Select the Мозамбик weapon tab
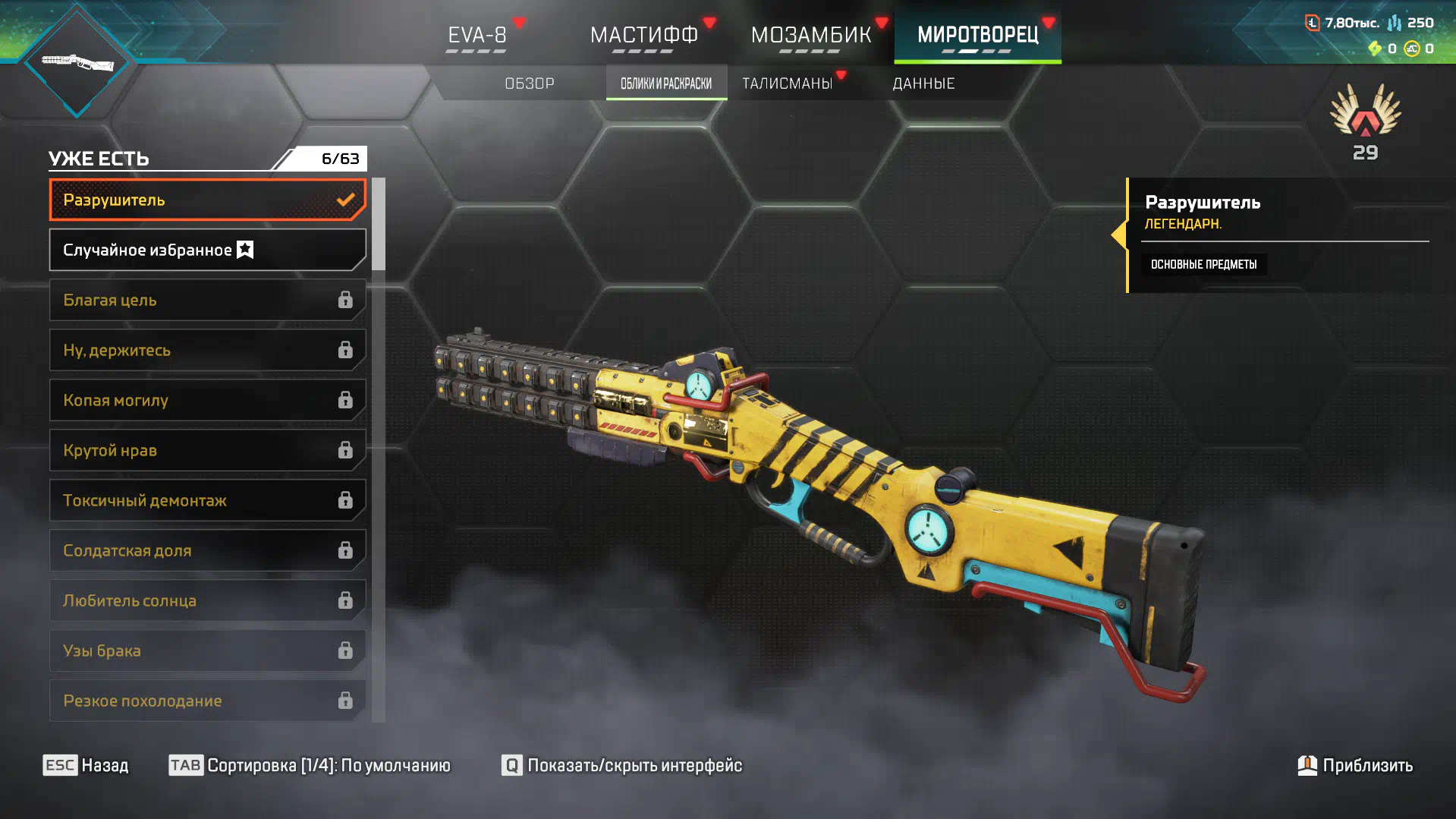 click(810, 35)
